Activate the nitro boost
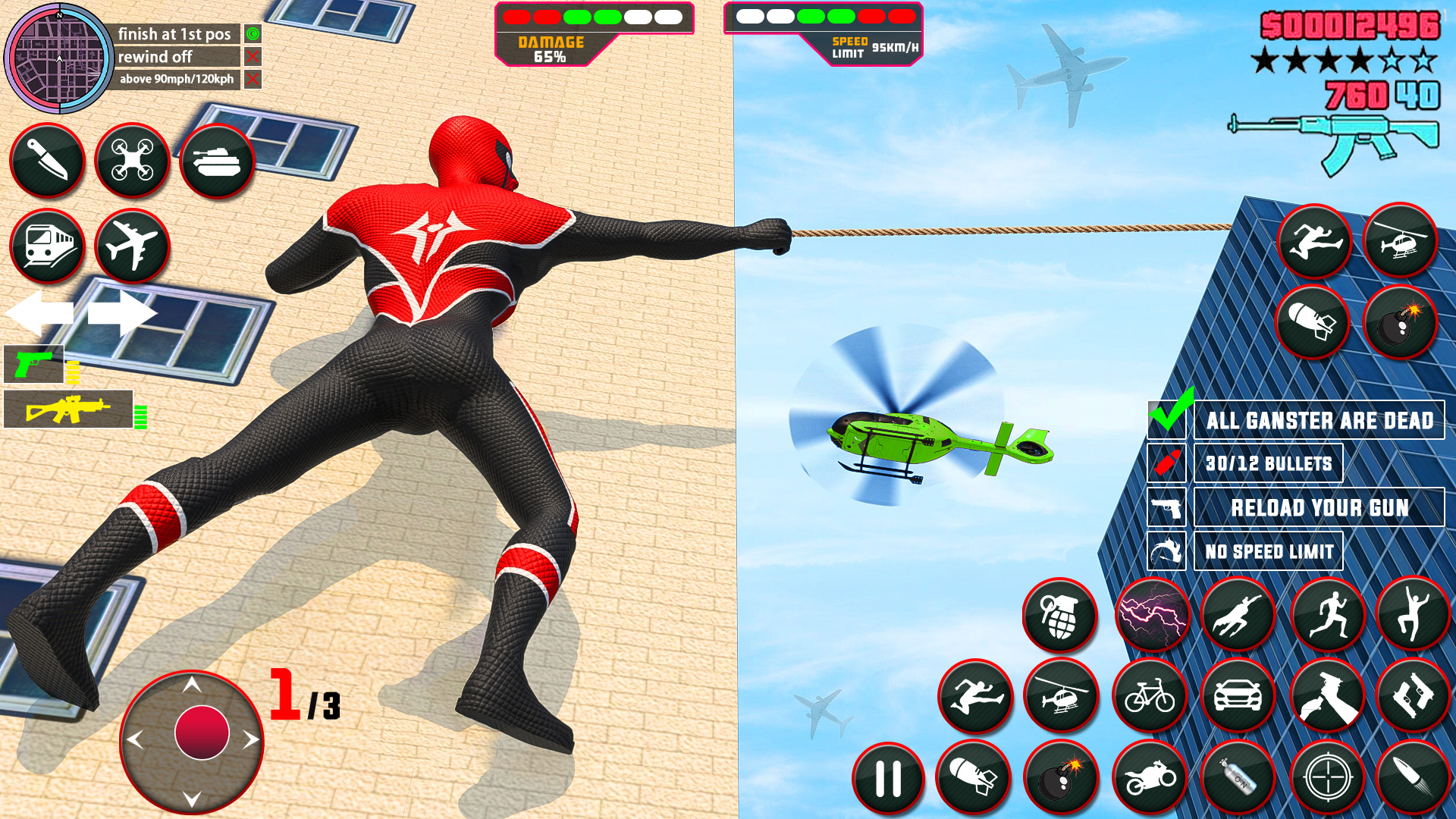Viewport: 1456px width, 819px height. 1238,777
